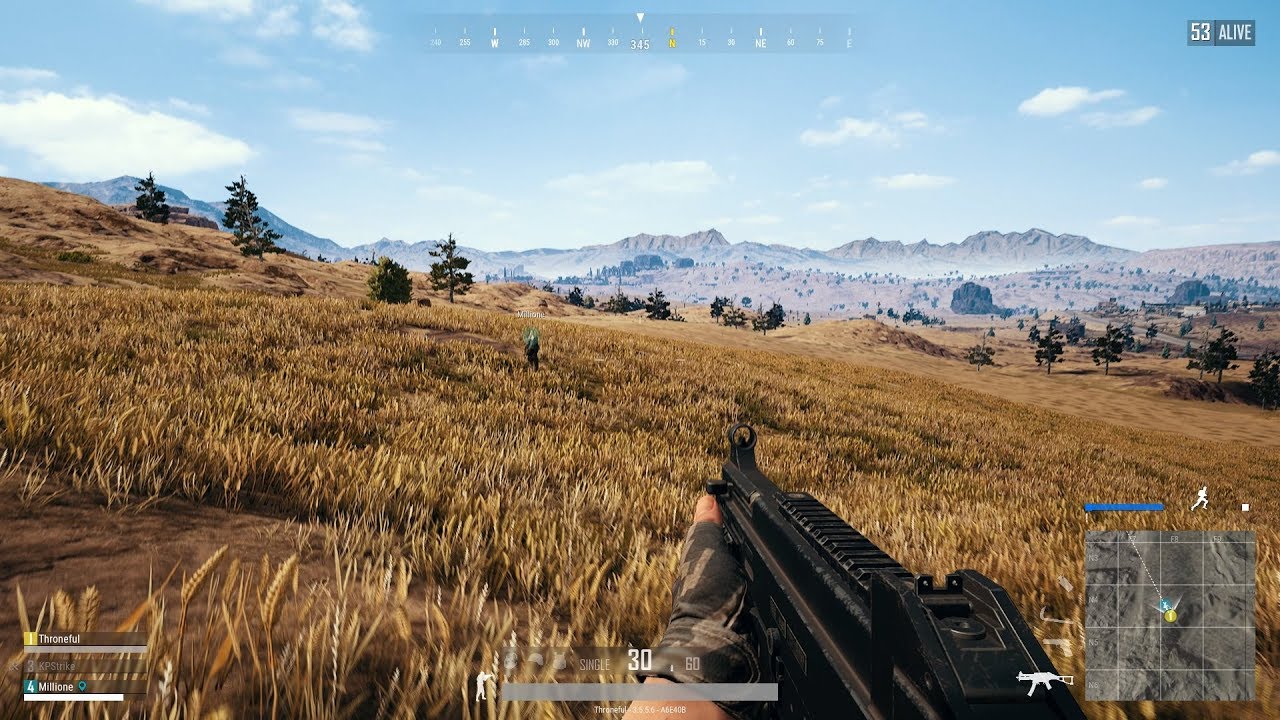Toggle the SINGLE fire mode indicator
1280x720 pixels.
coord(596,663)
